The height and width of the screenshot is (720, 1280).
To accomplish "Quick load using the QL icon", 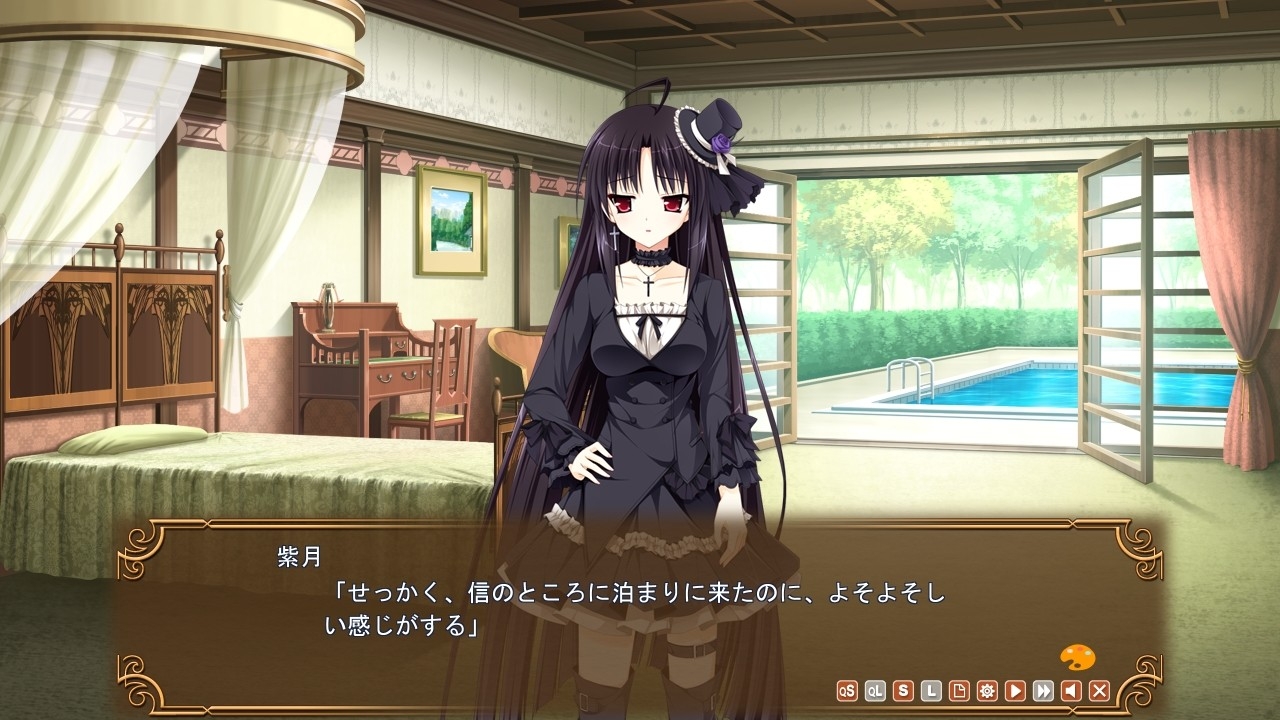I will 874,692.
